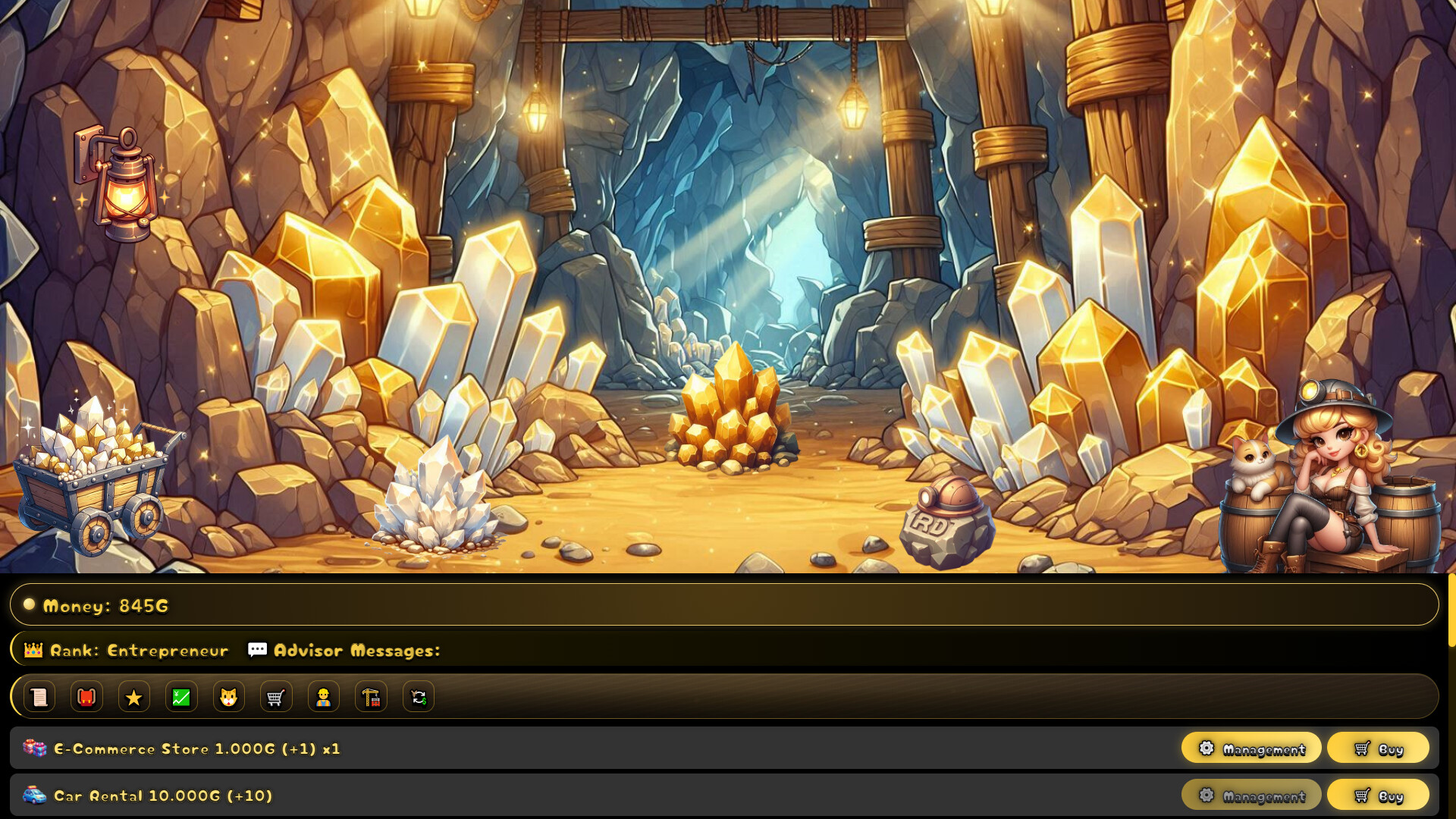Buy another E-Commerce Store
This screenshot has width=1456, height=819.
click(x=1379, y=748)
